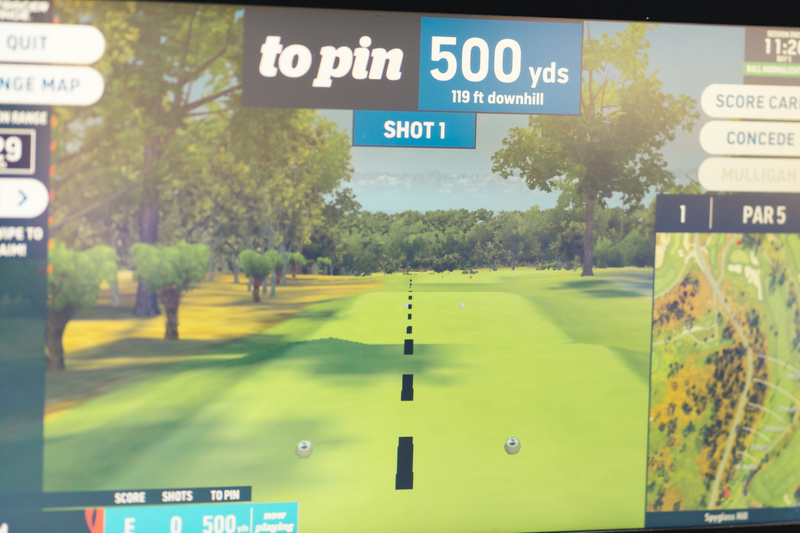The height and width of the screenshot is (533, 800).
Task: Open the Score Card
Action: coord(754,102)
